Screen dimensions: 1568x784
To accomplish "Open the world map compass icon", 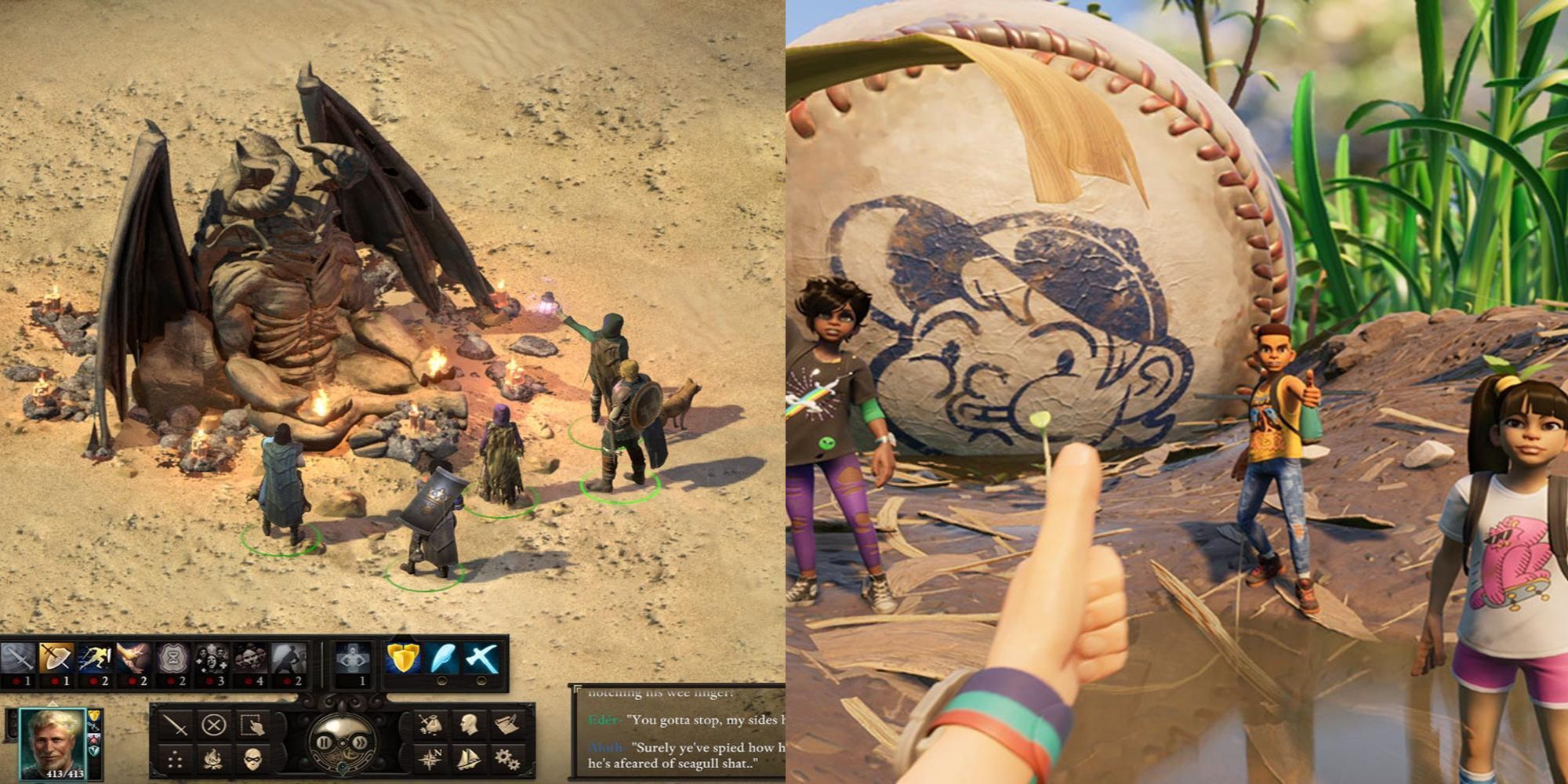I will pyautogui.click(x=431, y=759).
